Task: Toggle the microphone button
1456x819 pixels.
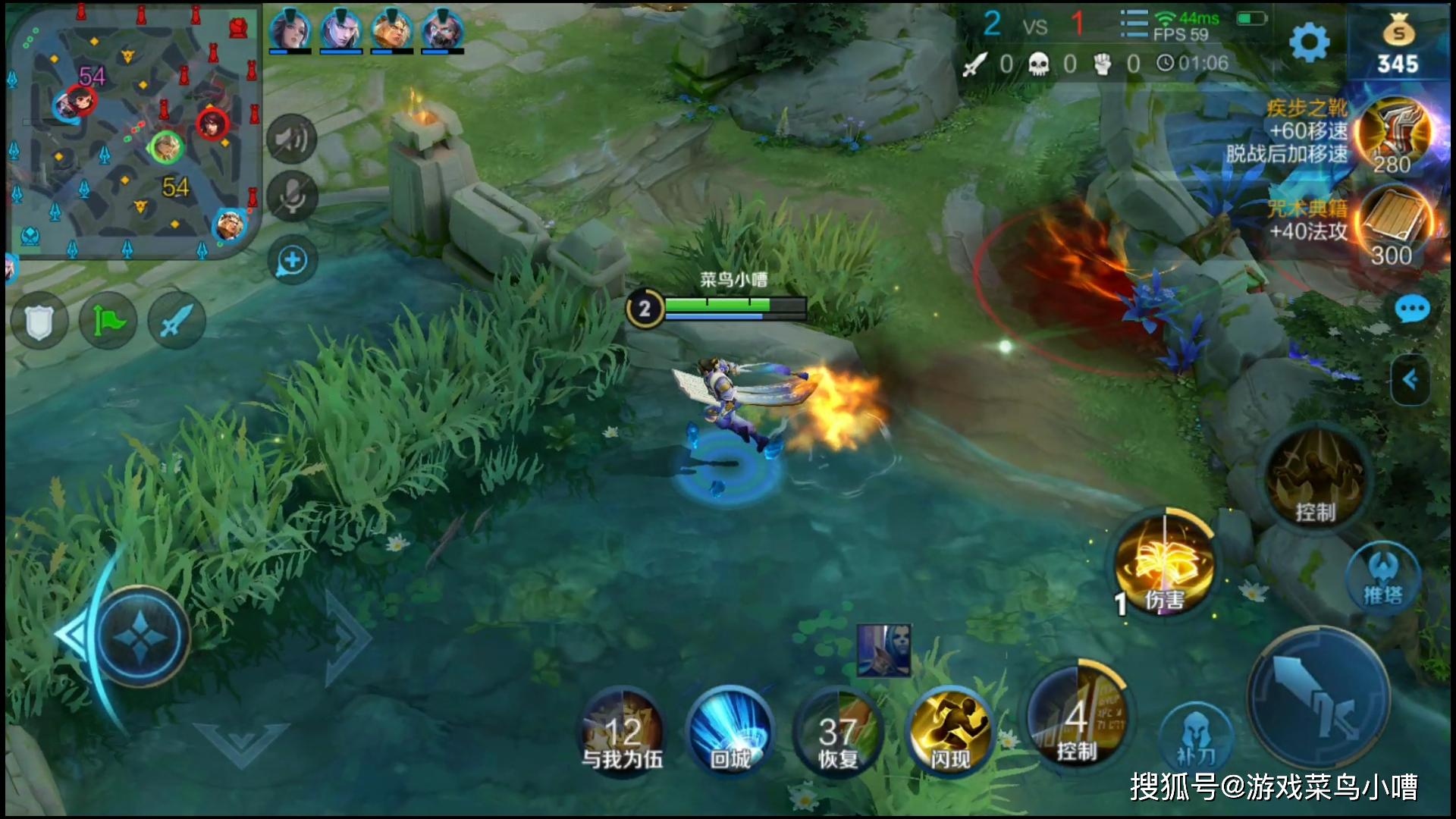Action: tap(292, 196)
